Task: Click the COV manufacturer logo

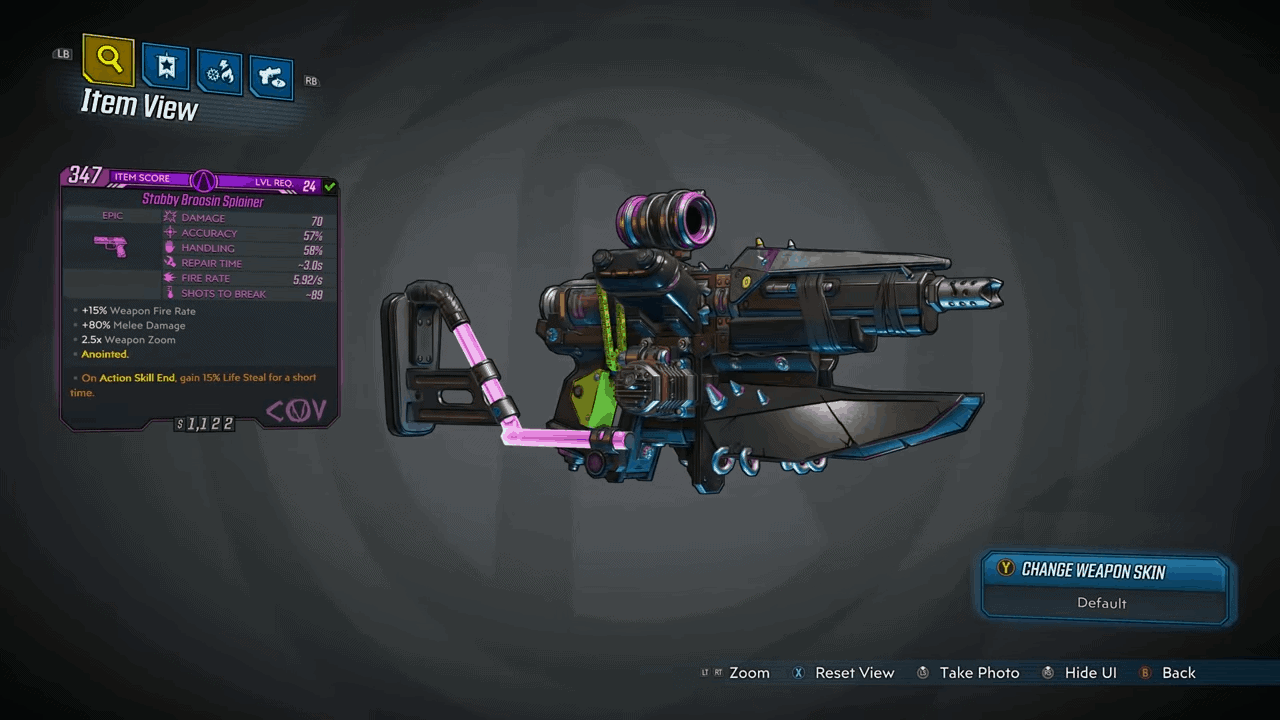Action: (x=296, y=410)
